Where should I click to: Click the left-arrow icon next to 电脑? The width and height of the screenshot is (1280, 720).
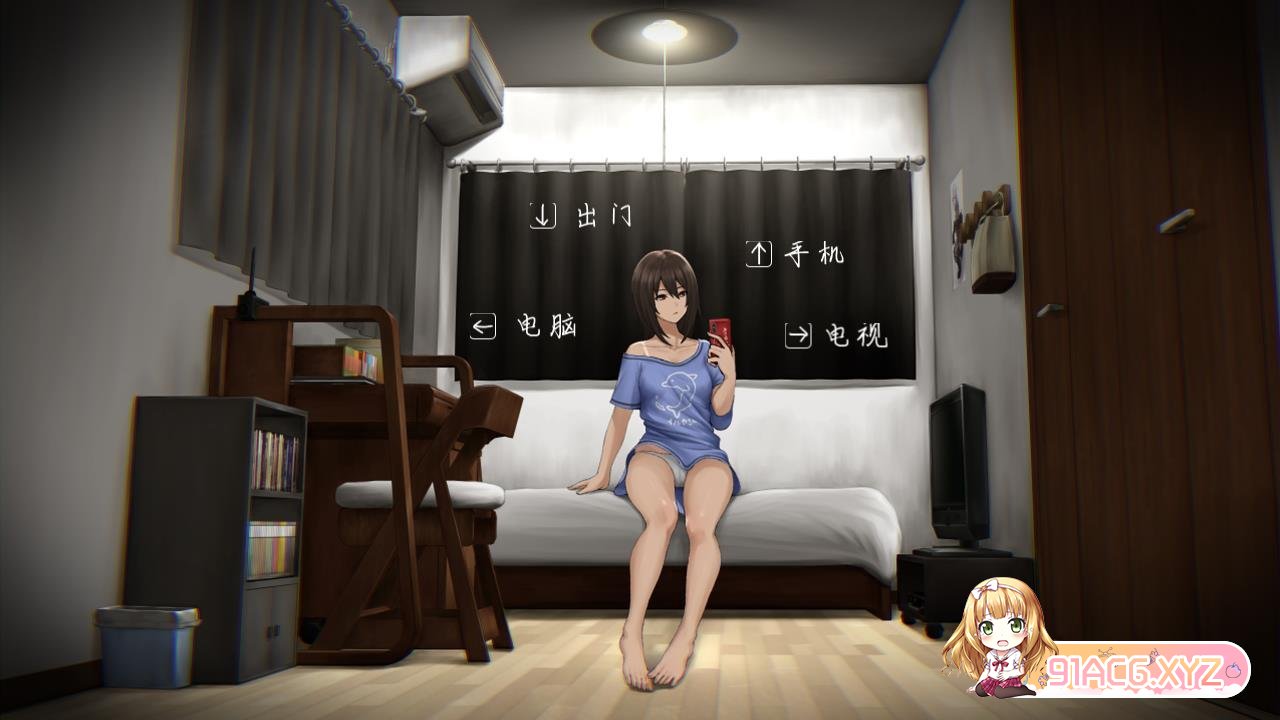pyautogui.click(x=485, y=324)
